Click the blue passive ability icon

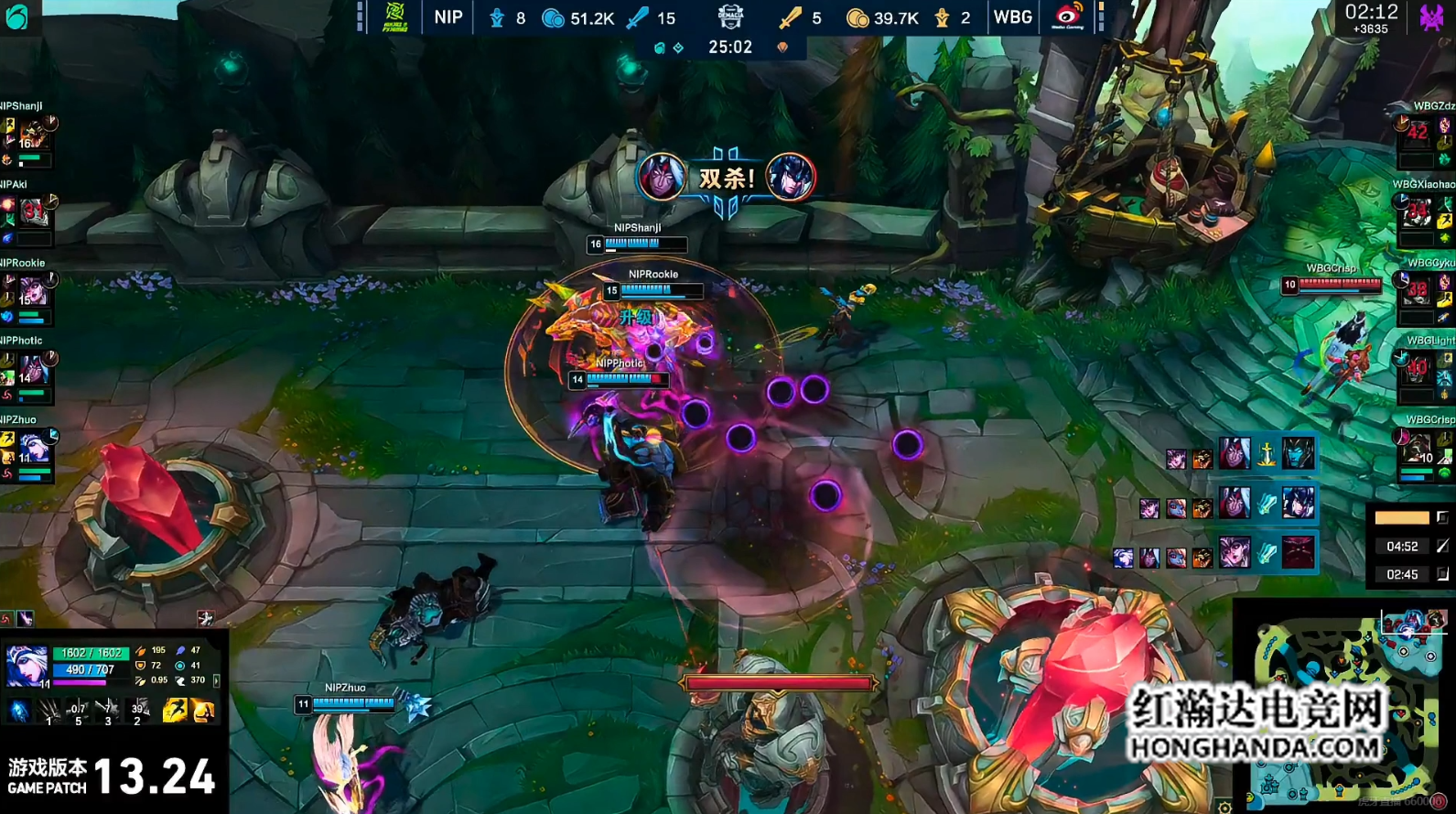pyautogui.click(x=19, y=711)
